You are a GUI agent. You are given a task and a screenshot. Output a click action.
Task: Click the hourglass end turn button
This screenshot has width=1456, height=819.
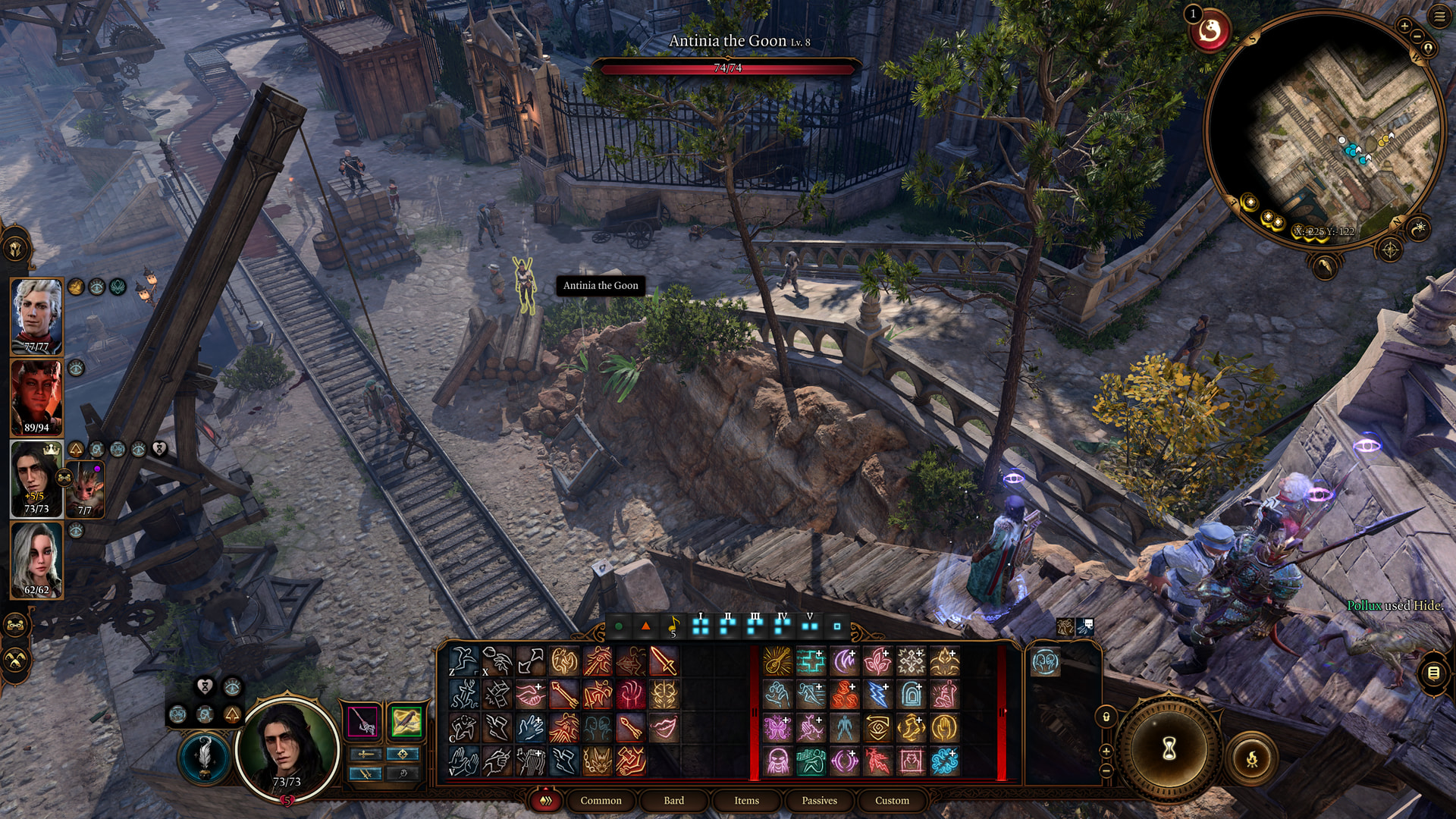pyautogui.click(x=1169, y=749)
